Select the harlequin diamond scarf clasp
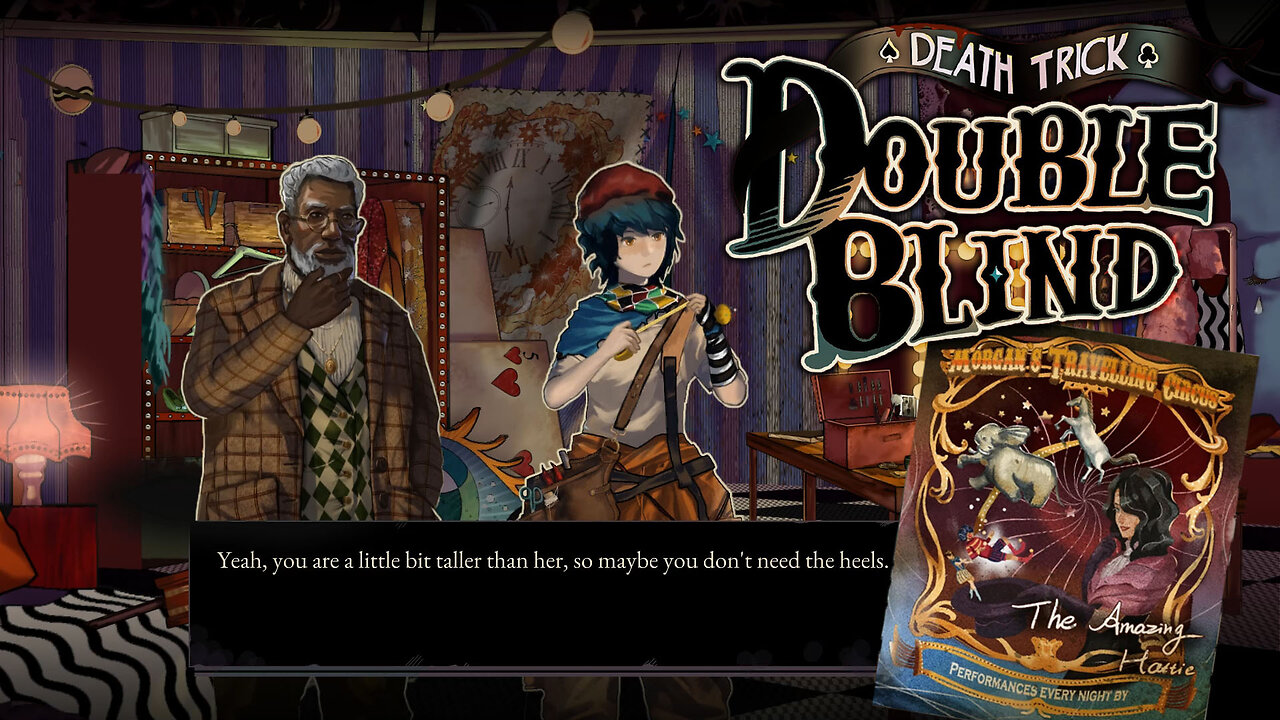Image resolution: width=1280 pixels, height=720 pixels. click(637, 298)
